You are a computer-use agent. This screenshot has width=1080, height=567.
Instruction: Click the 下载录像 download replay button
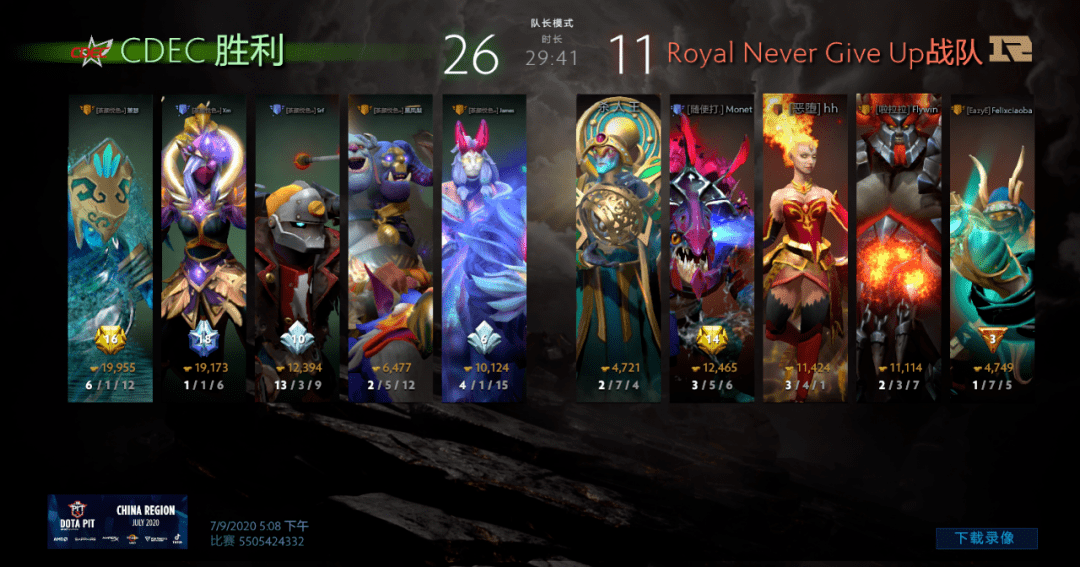(x=985, y=538)
